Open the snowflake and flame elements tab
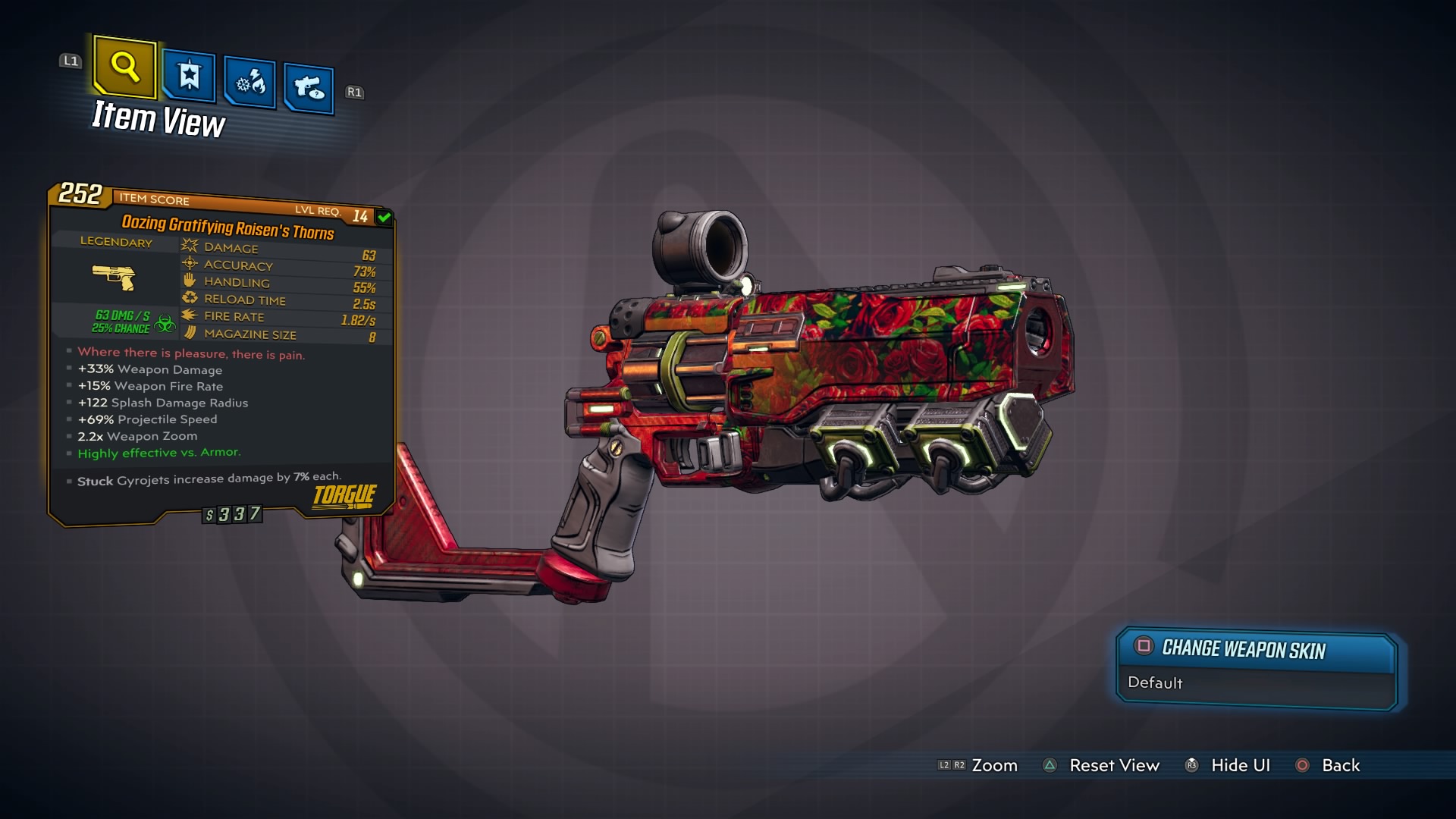Screen dimensions: 1456x819 pos(250,82)
